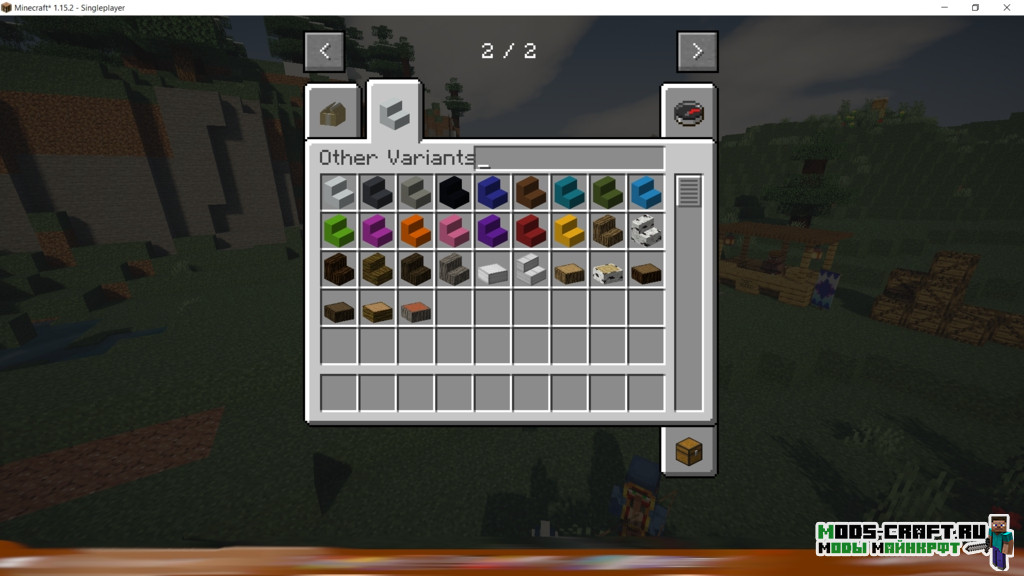
Task: Go to the previous creative page
Action: tap(324, 51)
